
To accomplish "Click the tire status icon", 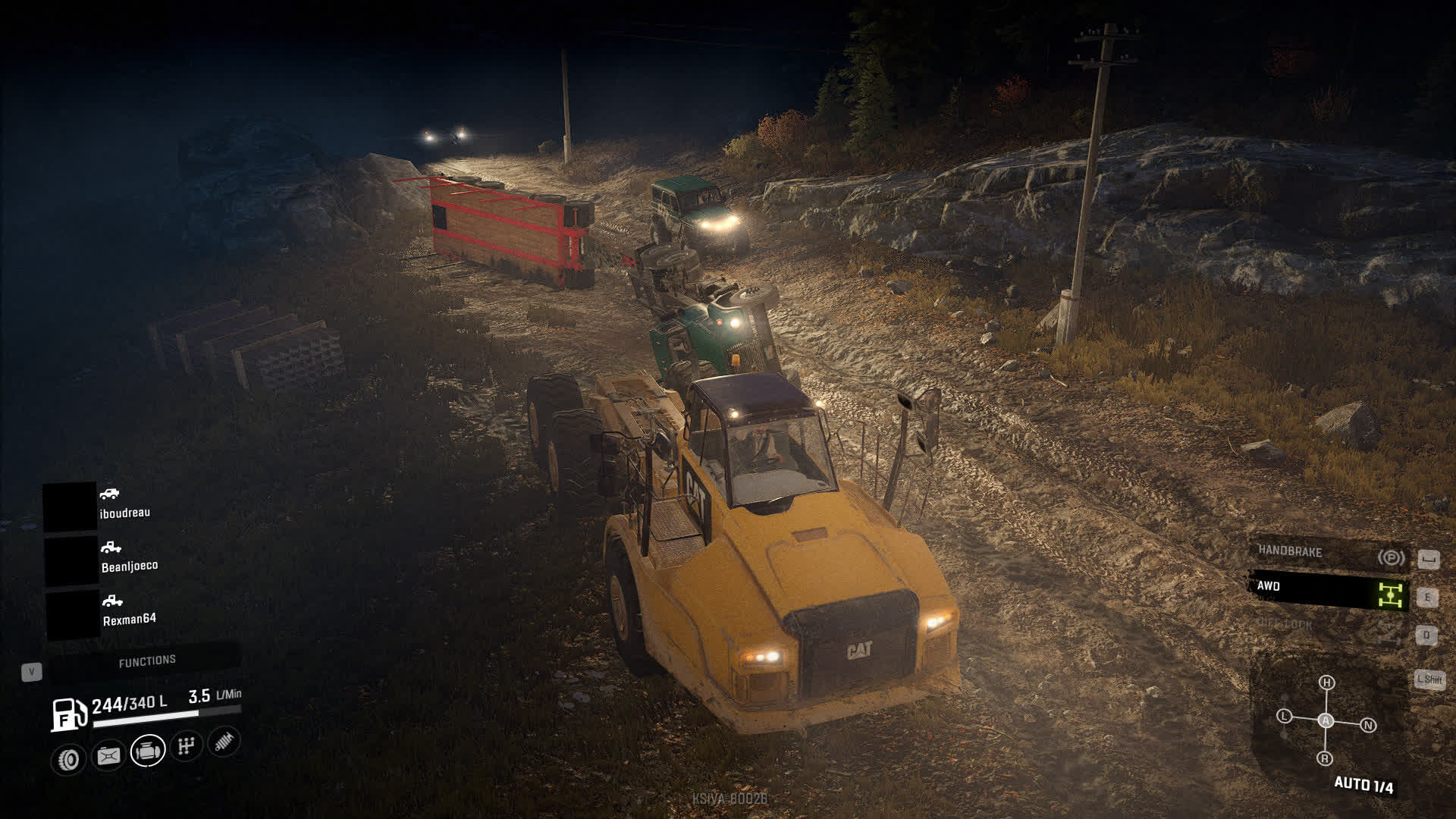I will (x=69, y=759).
